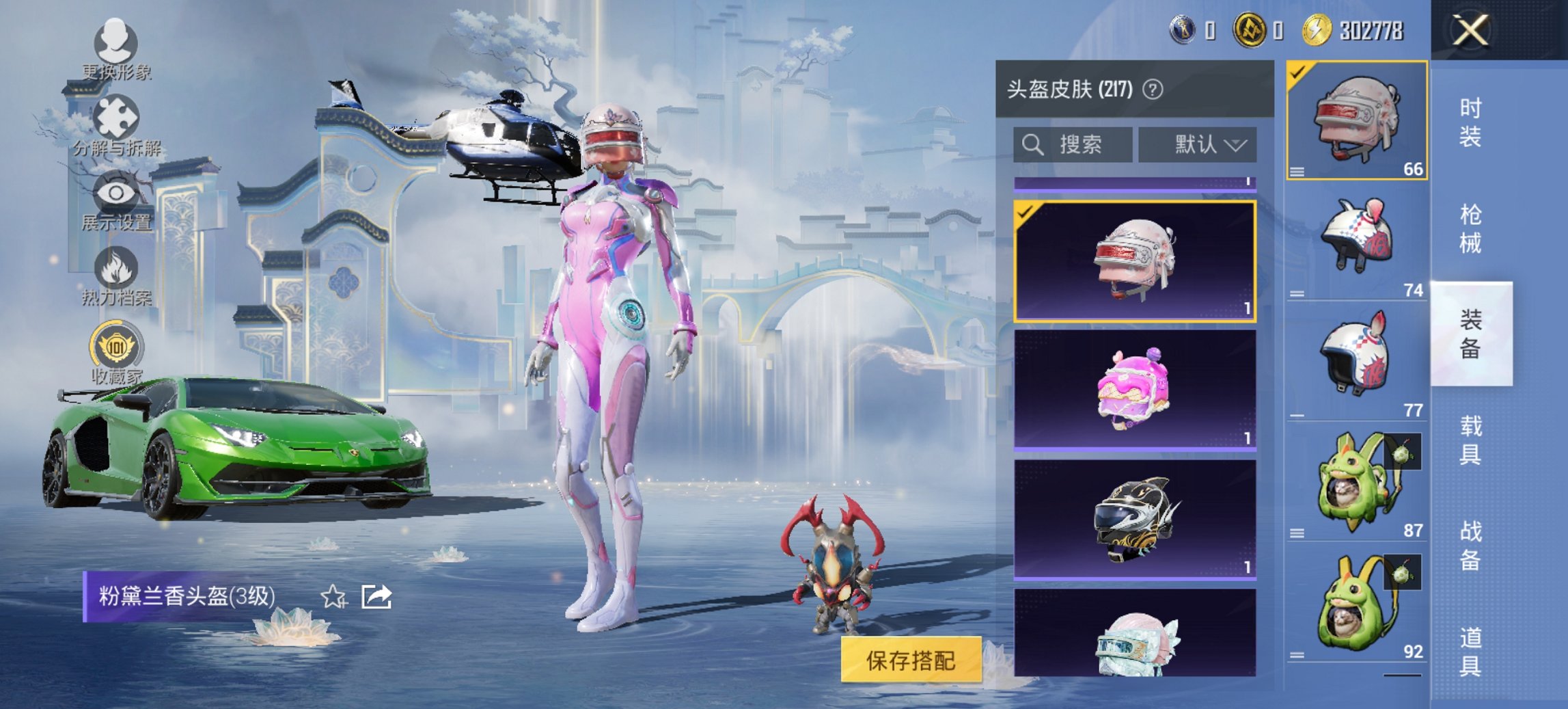Open the 更换形象 character change panel

[116, 41]
